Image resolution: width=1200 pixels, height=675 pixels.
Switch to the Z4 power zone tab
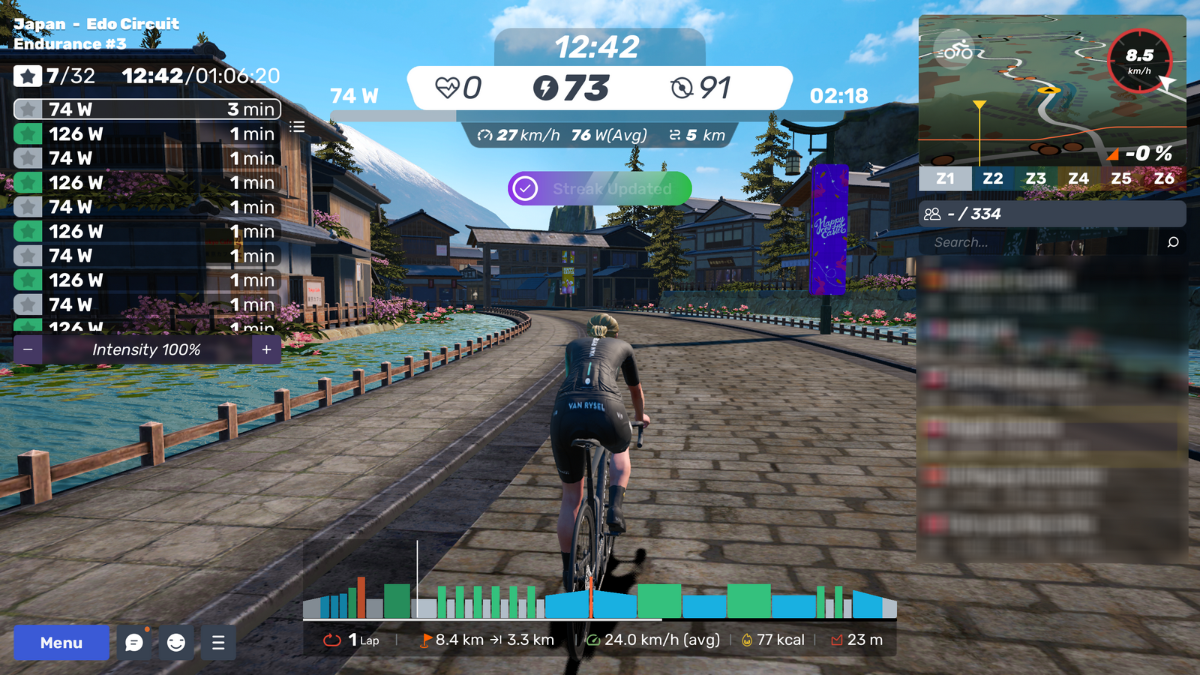(x=1078, y=179)
